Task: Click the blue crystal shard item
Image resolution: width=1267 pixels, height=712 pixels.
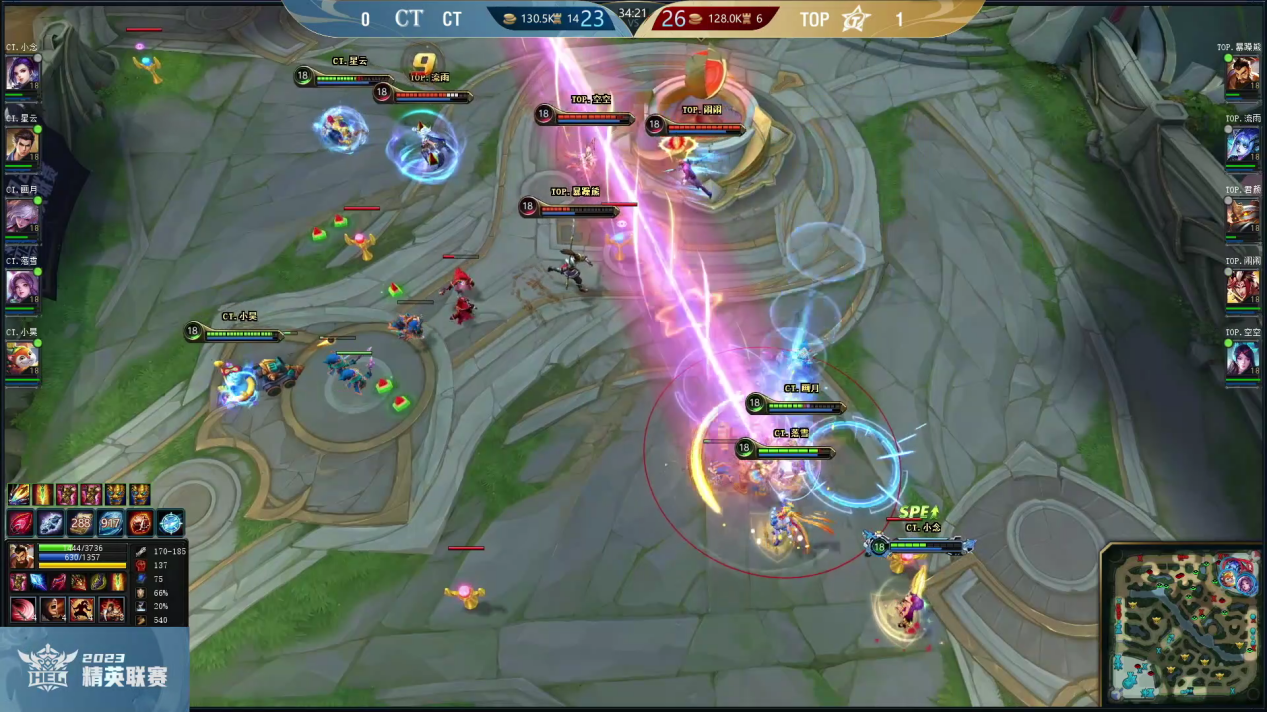Action: (x=37, y=582)
